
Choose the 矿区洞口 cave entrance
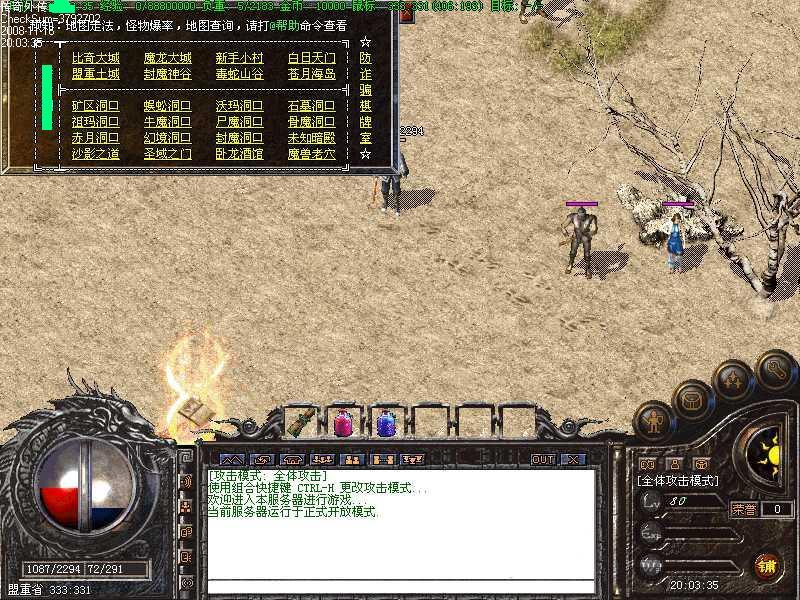click(95, 105)
